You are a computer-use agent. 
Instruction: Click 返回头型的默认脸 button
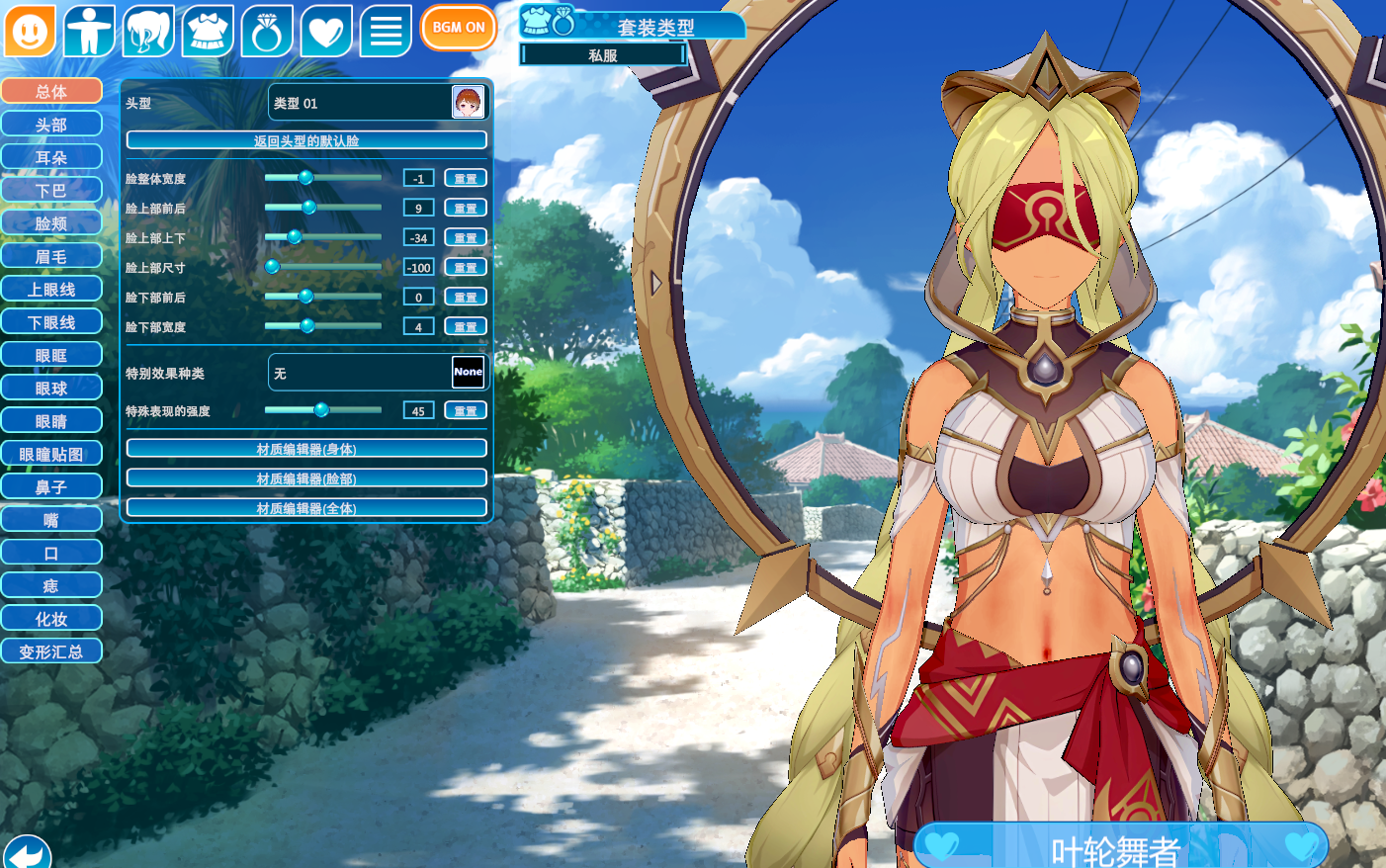(306, 140)
